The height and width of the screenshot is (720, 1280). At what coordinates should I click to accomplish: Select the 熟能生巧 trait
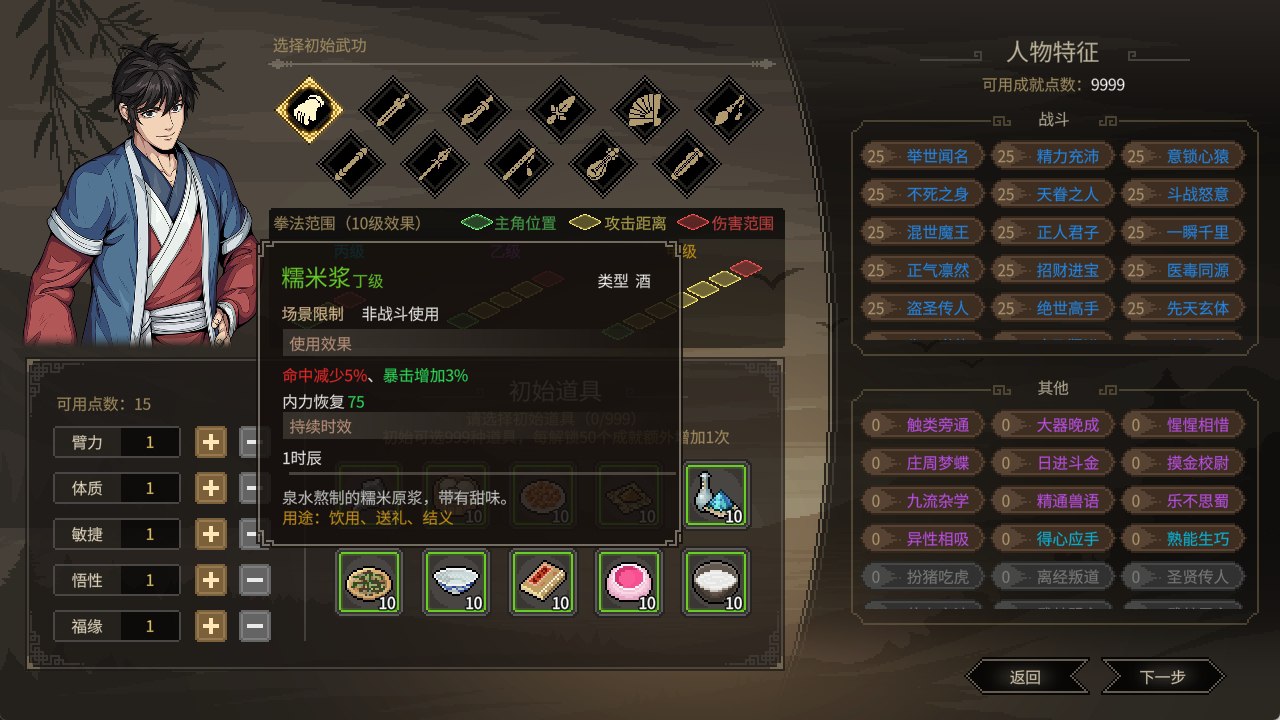tap(1182, 539)
